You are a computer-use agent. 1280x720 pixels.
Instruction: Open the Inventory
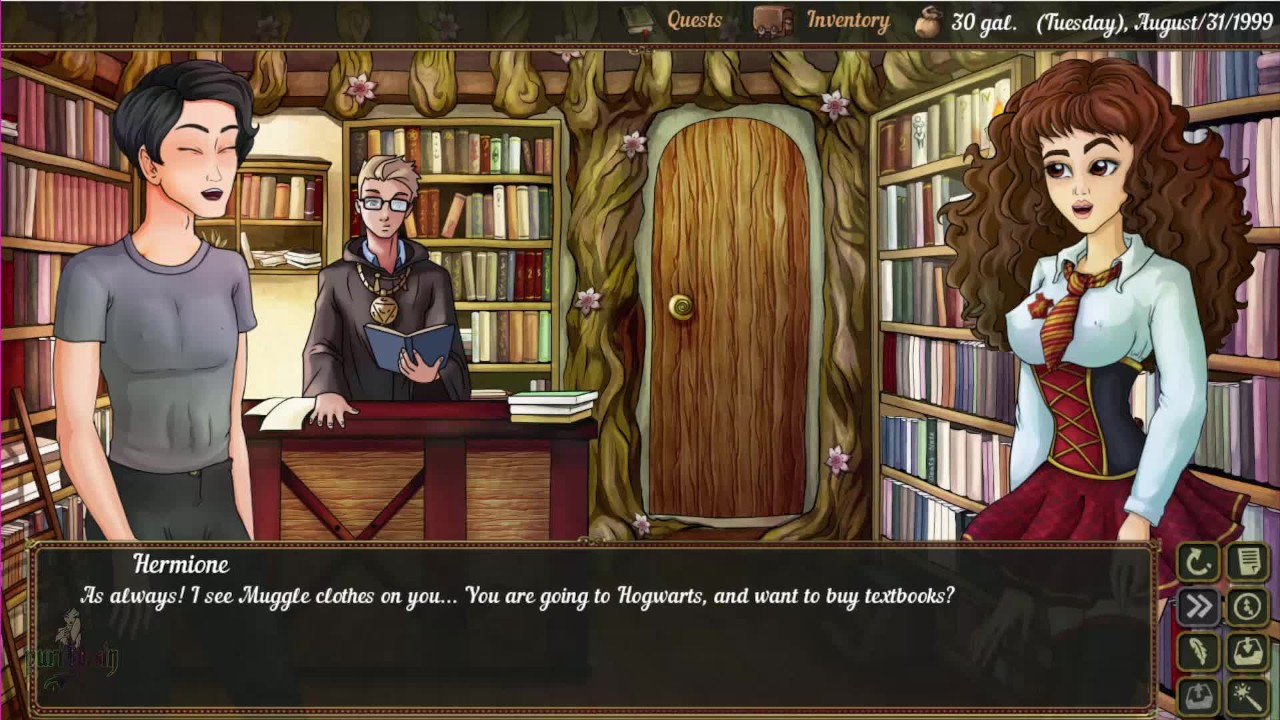tap(847, 21)
